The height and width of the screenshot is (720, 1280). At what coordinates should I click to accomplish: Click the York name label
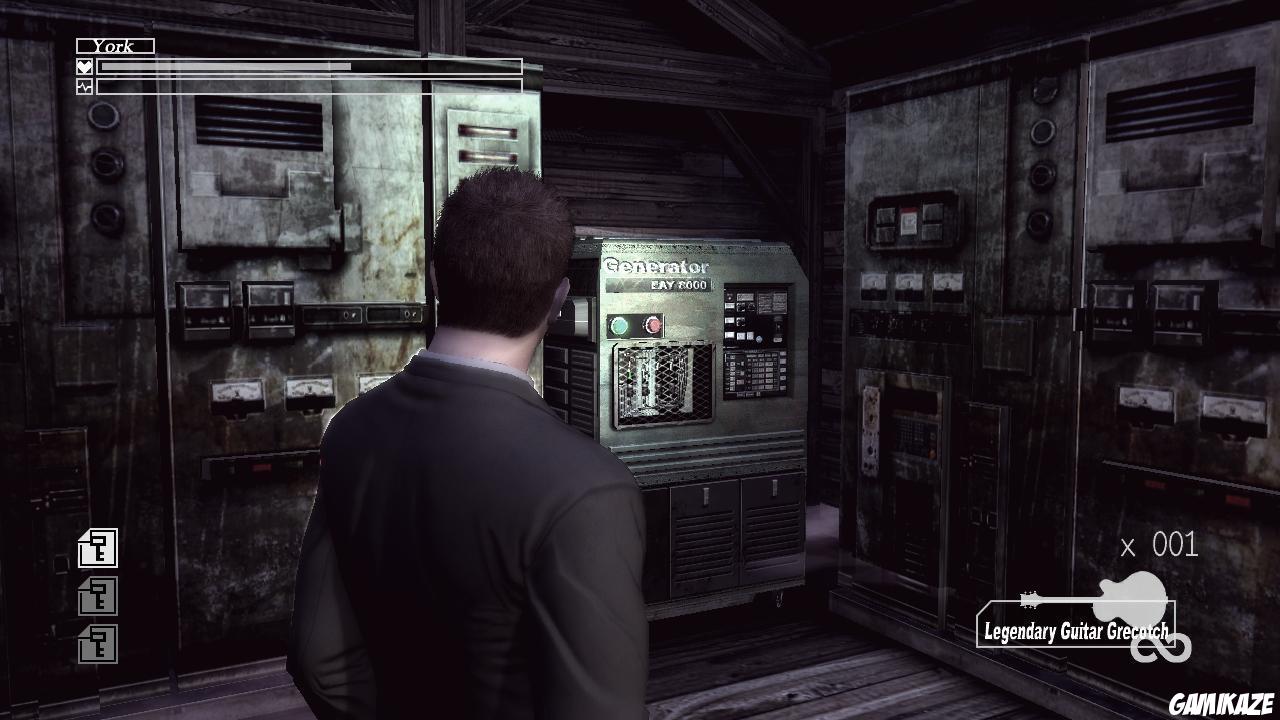[x=113, y=45]
